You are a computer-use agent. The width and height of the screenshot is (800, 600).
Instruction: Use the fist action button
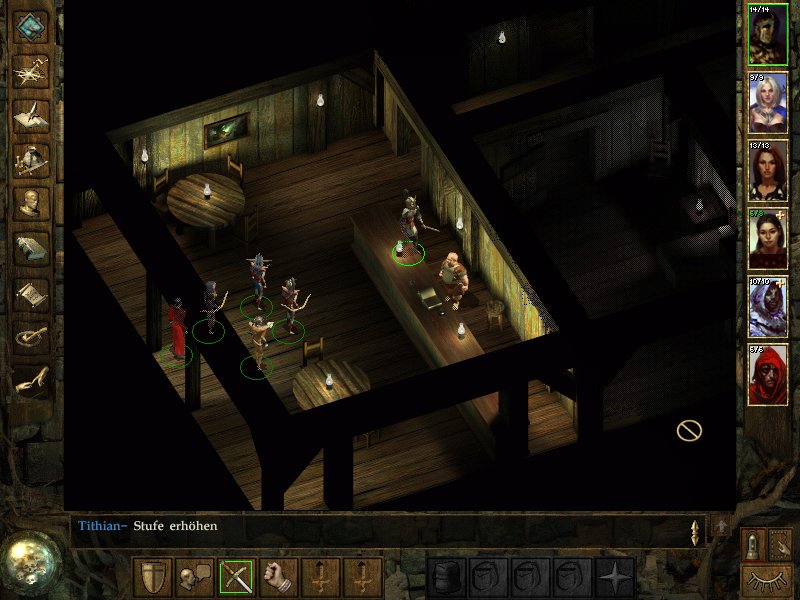point(278,577)
